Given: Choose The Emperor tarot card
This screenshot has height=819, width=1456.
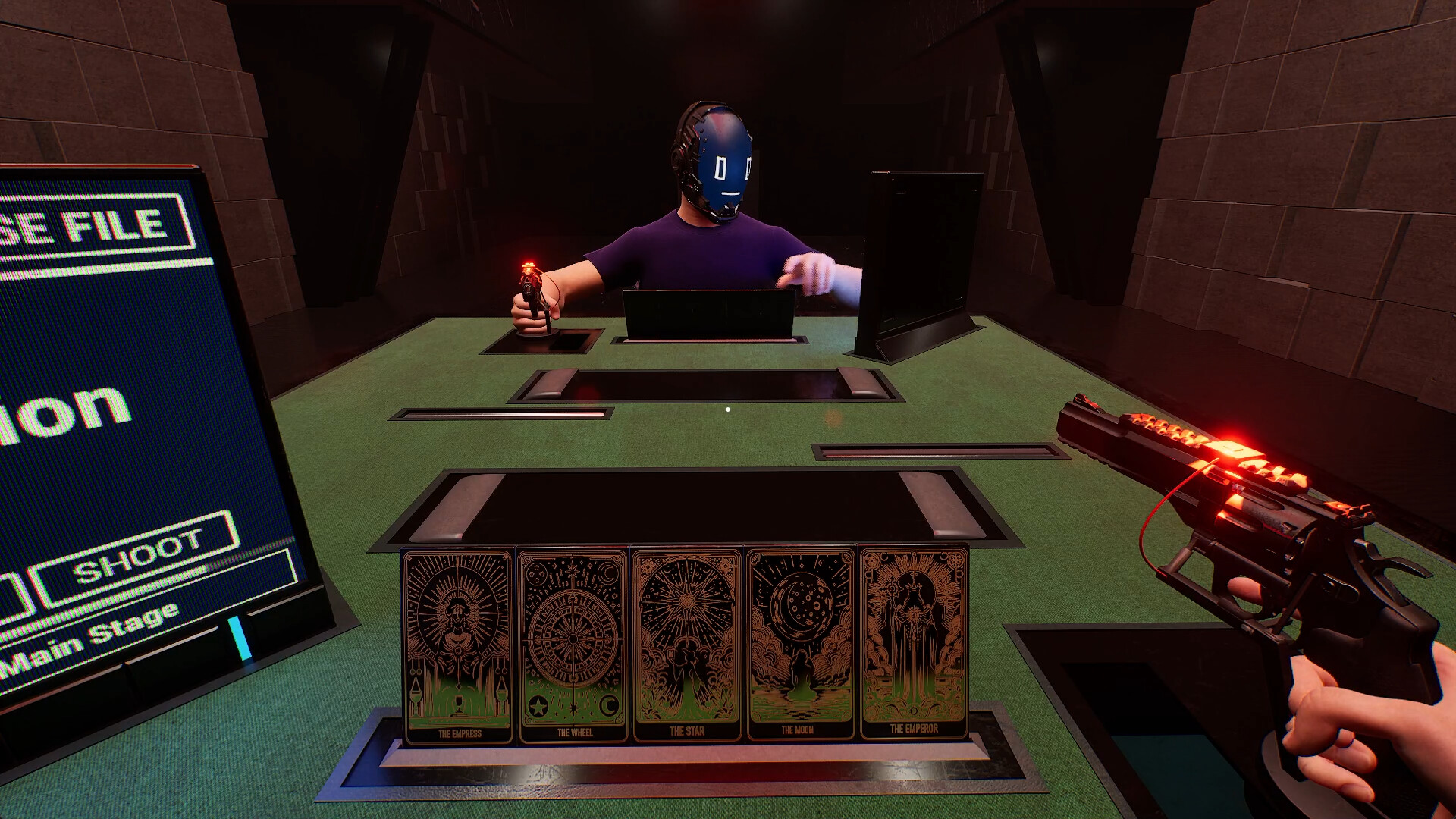Looking at the screenshot, I should pos(914,641).
